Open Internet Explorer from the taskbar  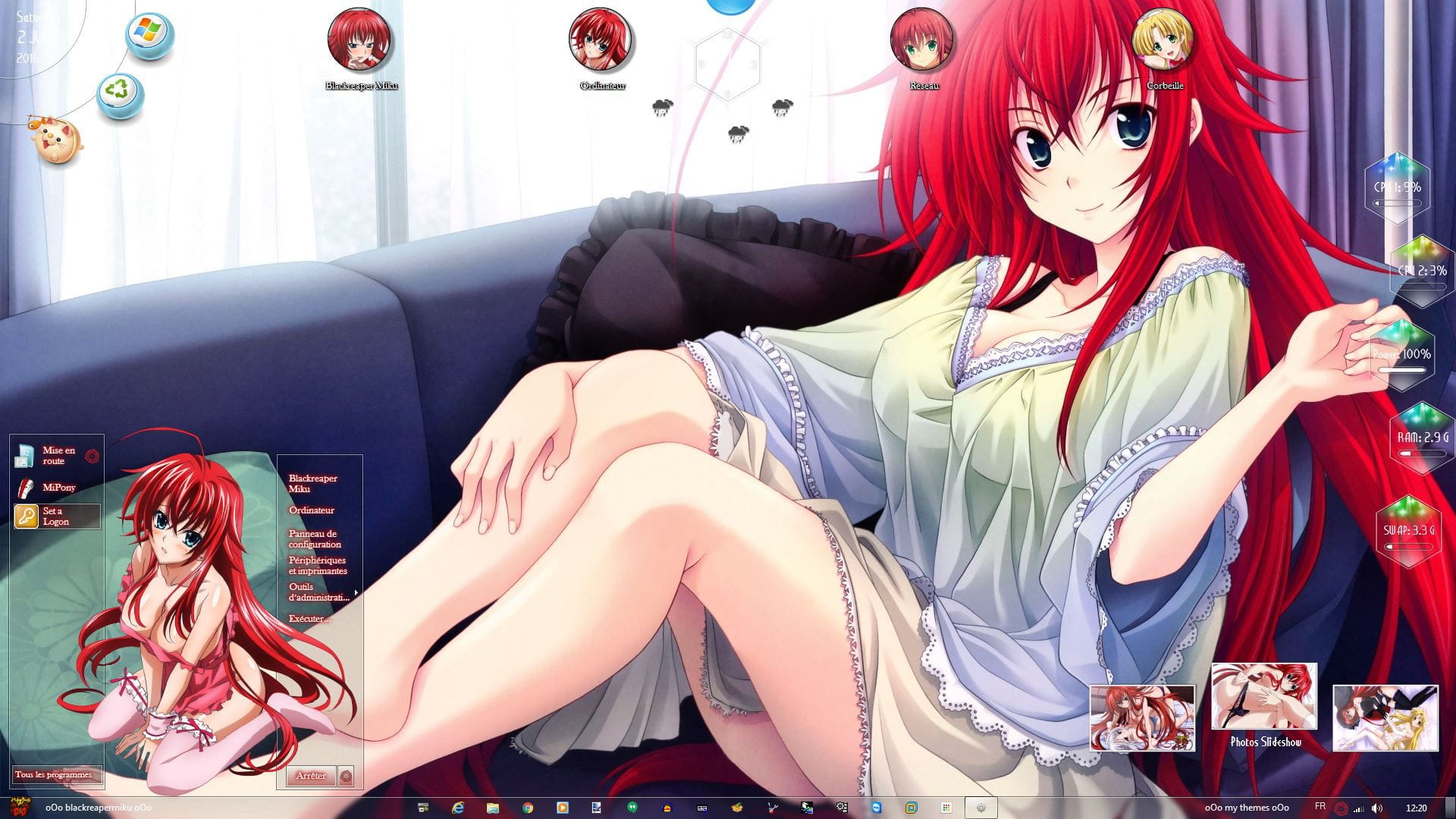click(x=457, y=808)
